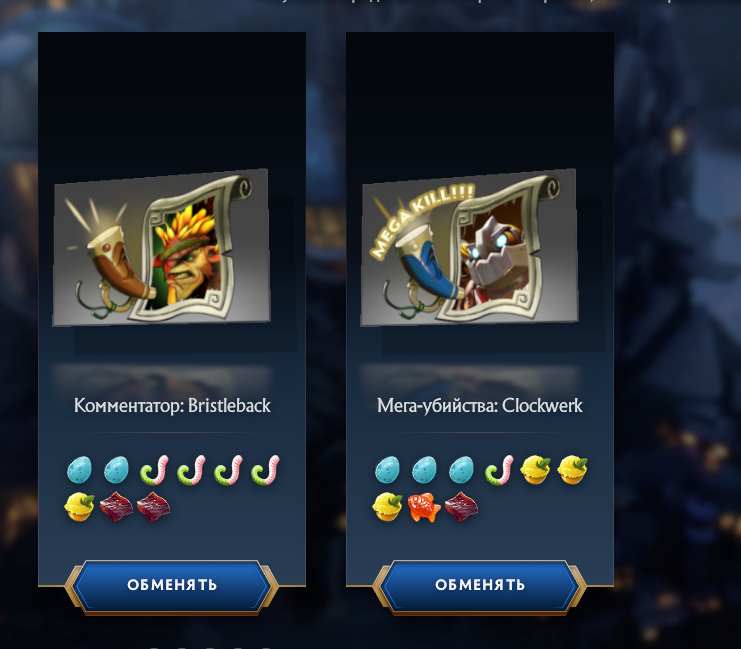Click ОБМЕНЯТЬ under the Bristleback announcer
This screenshot has width=741, height=649.
(172, 585)
